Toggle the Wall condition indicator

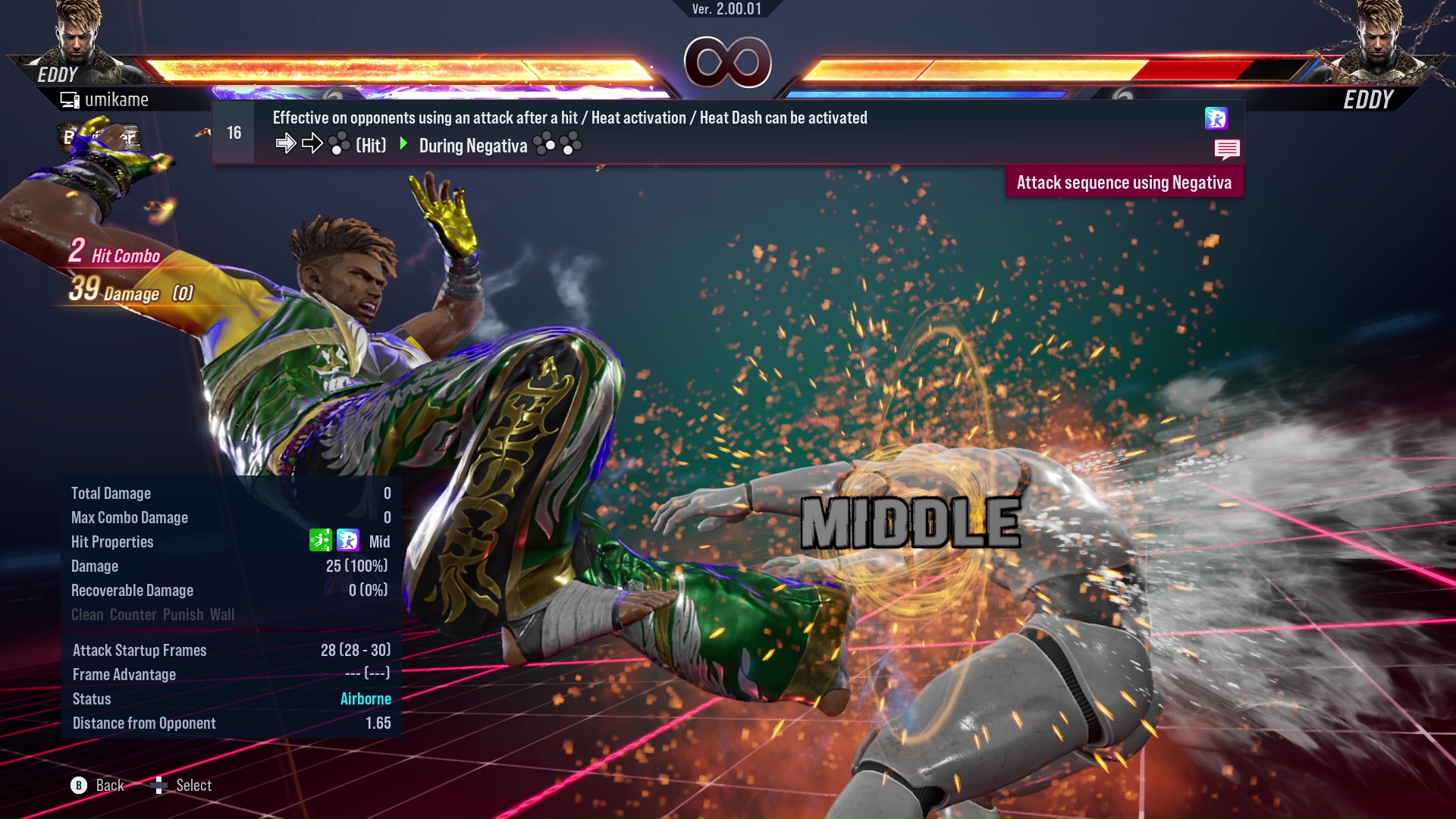tap(223, 615)
